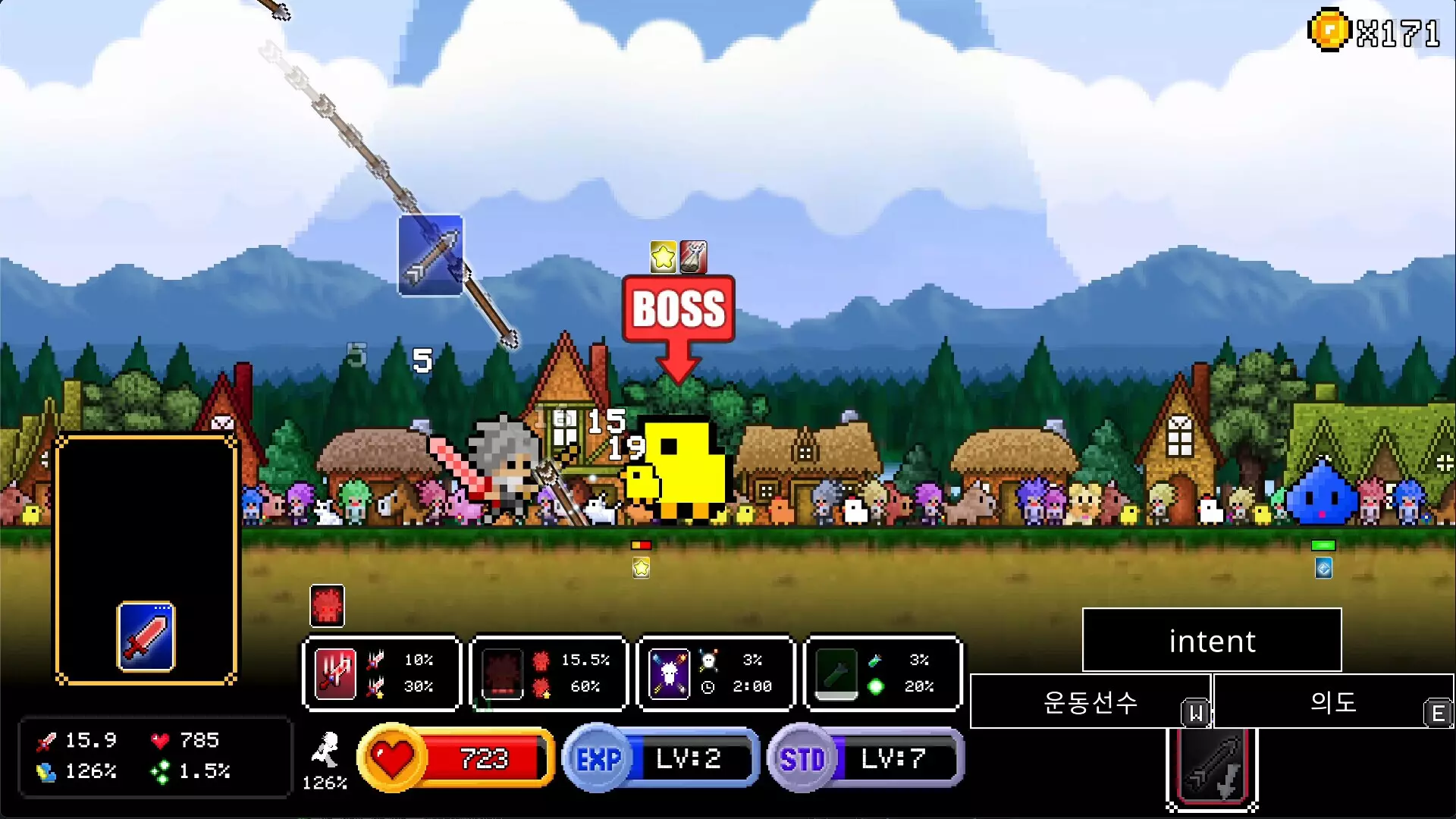Click the star icon above the BOSS marker
Viewport: 1456px width, 819px height.
tap(661, 257)
